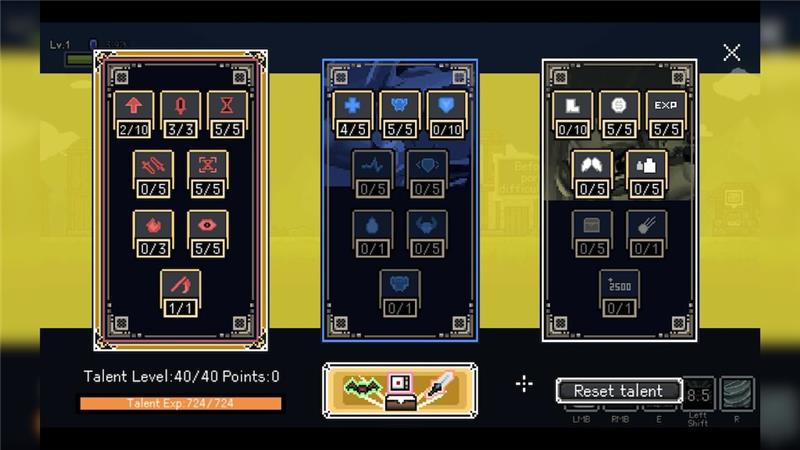Pick the red flame talent
Image resolution: width=800 pixels, height=450 pixels.
[153, 228]
